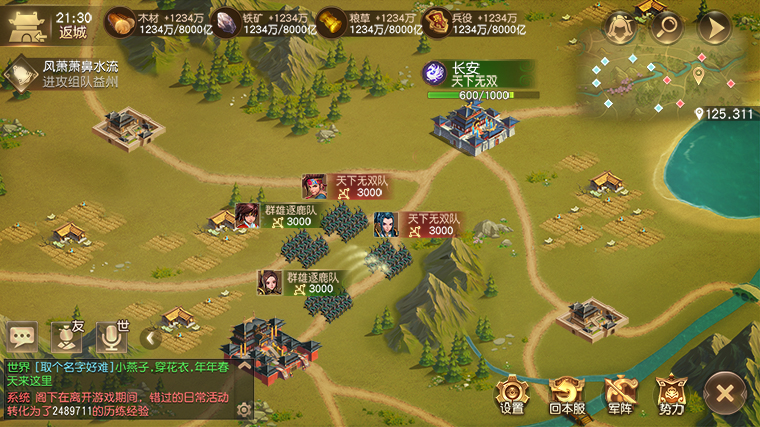Open the 势力 faction menu

pos(672,392)
